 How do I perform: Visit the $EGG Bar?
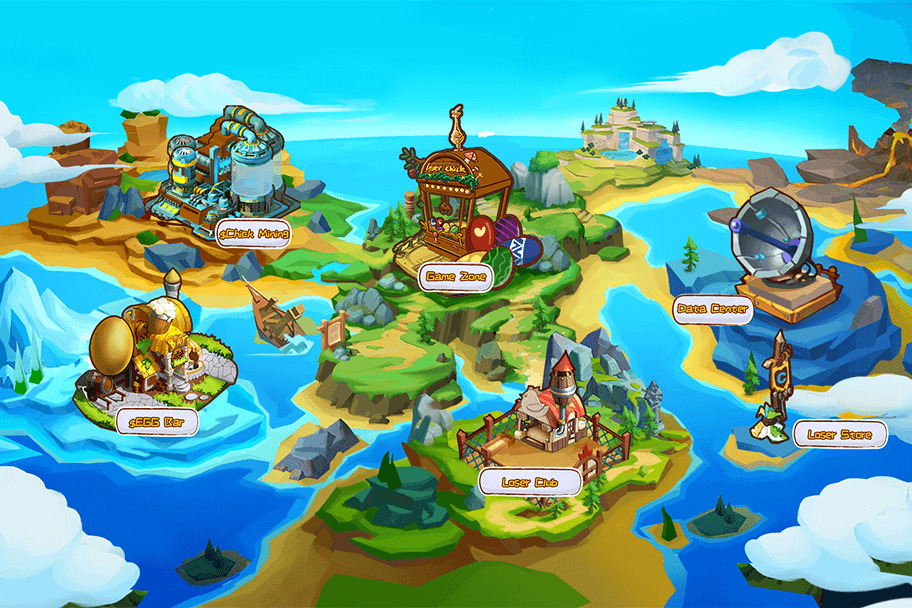click(157, 423)
